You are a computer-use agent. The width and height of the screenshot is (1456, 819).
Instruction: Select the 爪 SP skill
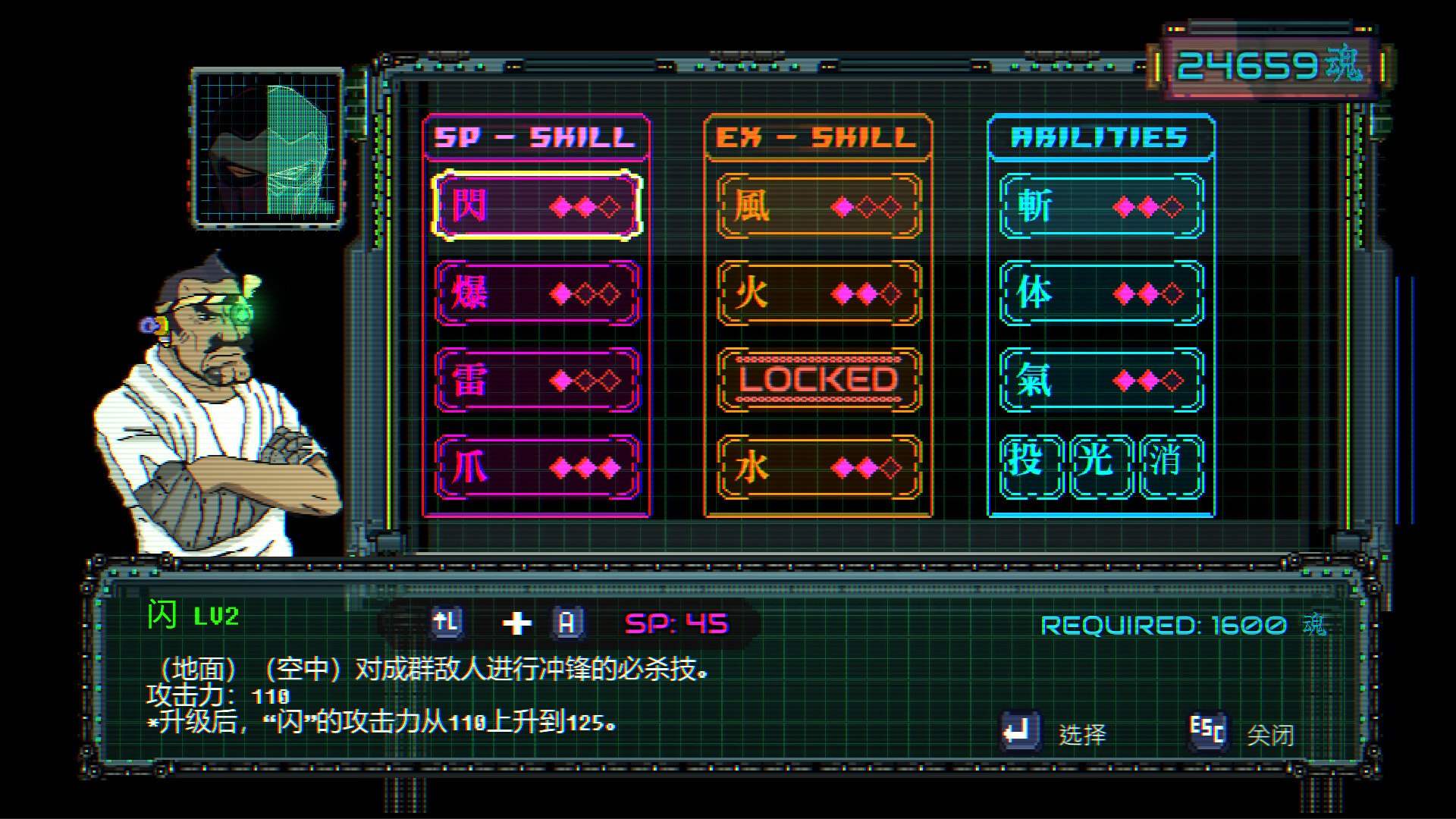(535, 469)
